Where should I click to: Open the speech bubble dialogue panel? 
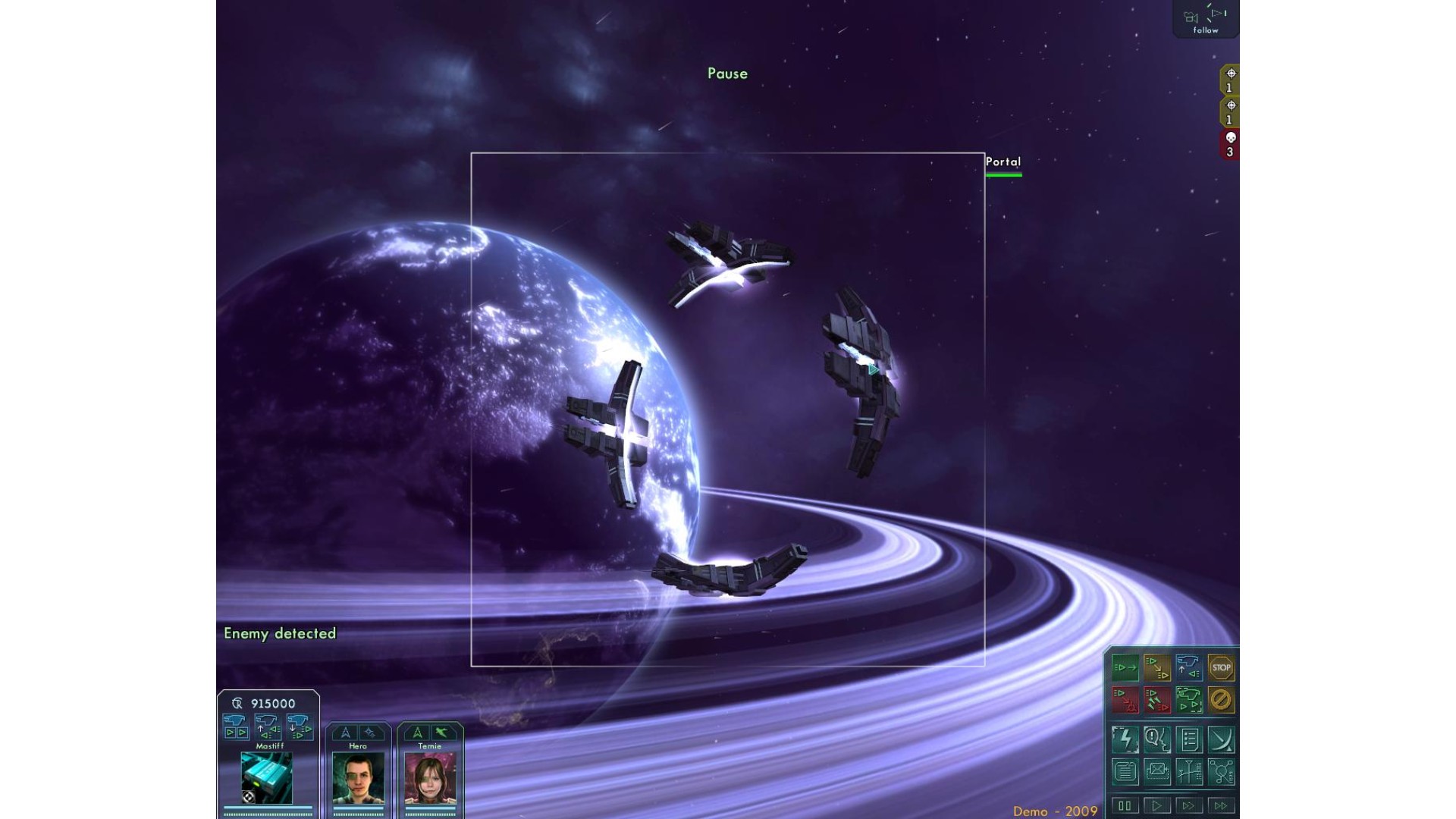click(x=1157, y=739)
